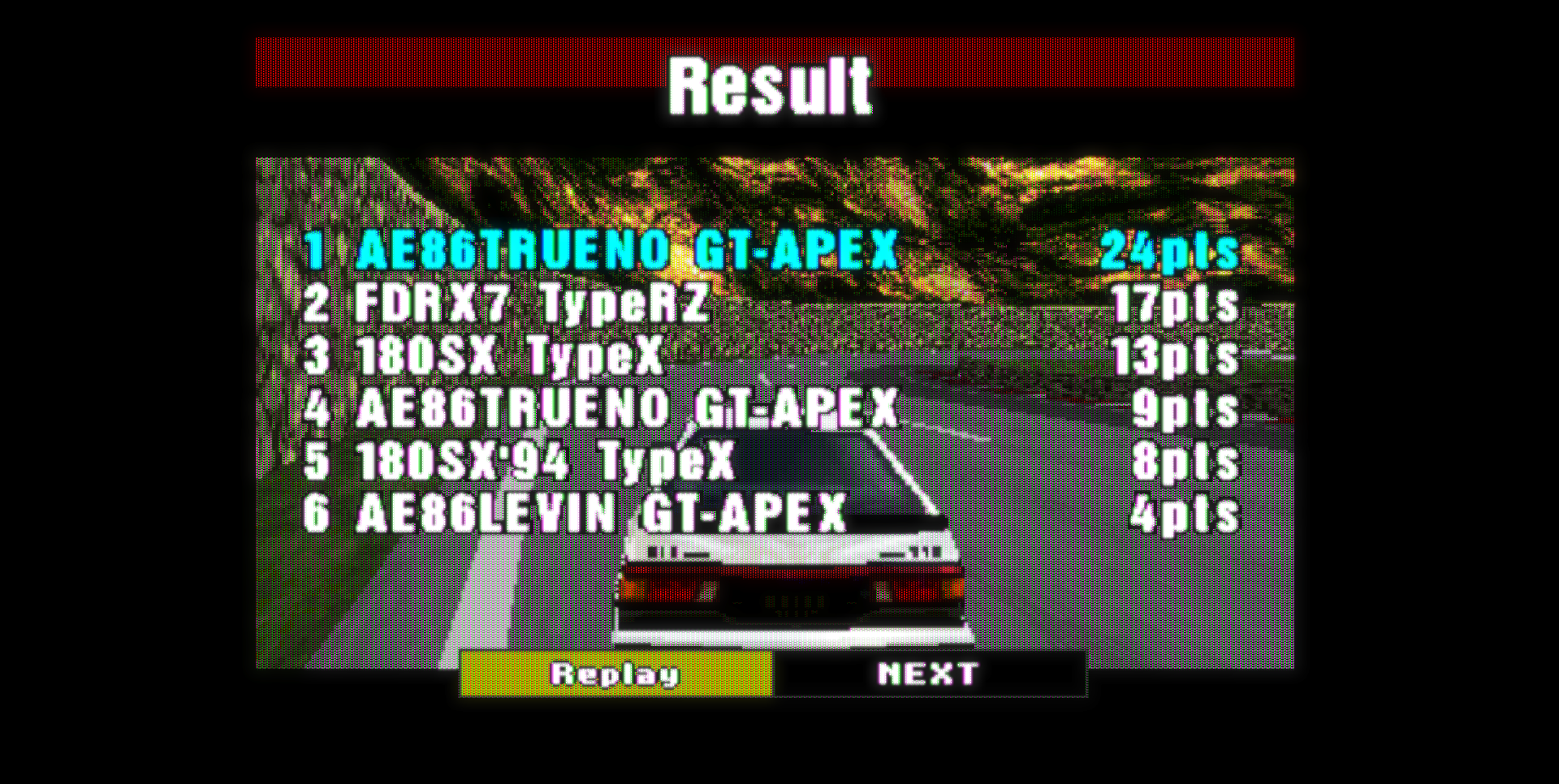Click the white AE86 car image
Image resolution: width=1559 pixels, height=784 pixels.
(792, 568)
